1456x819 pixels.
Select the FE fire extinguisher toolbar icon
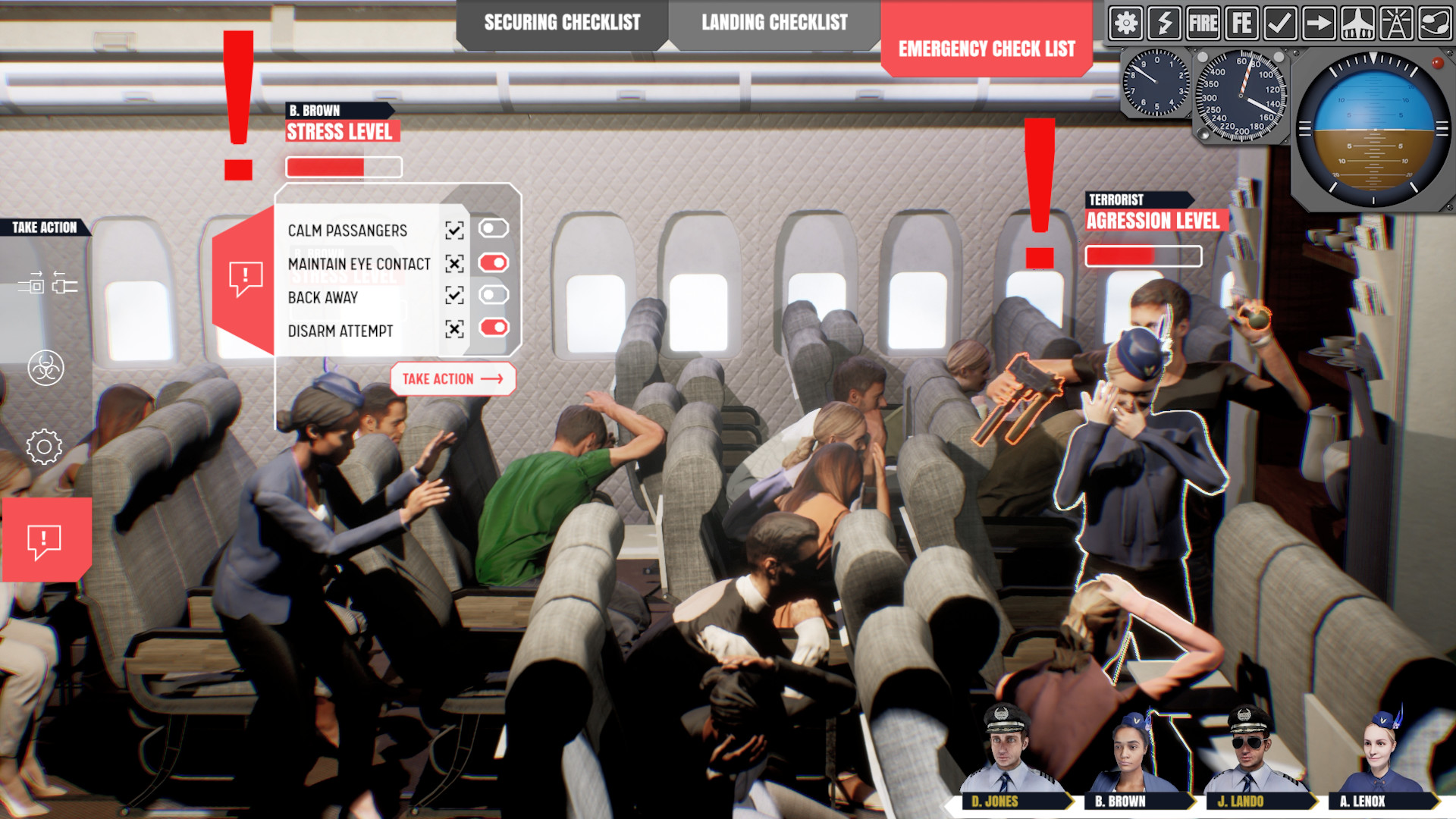(1242, 24)
